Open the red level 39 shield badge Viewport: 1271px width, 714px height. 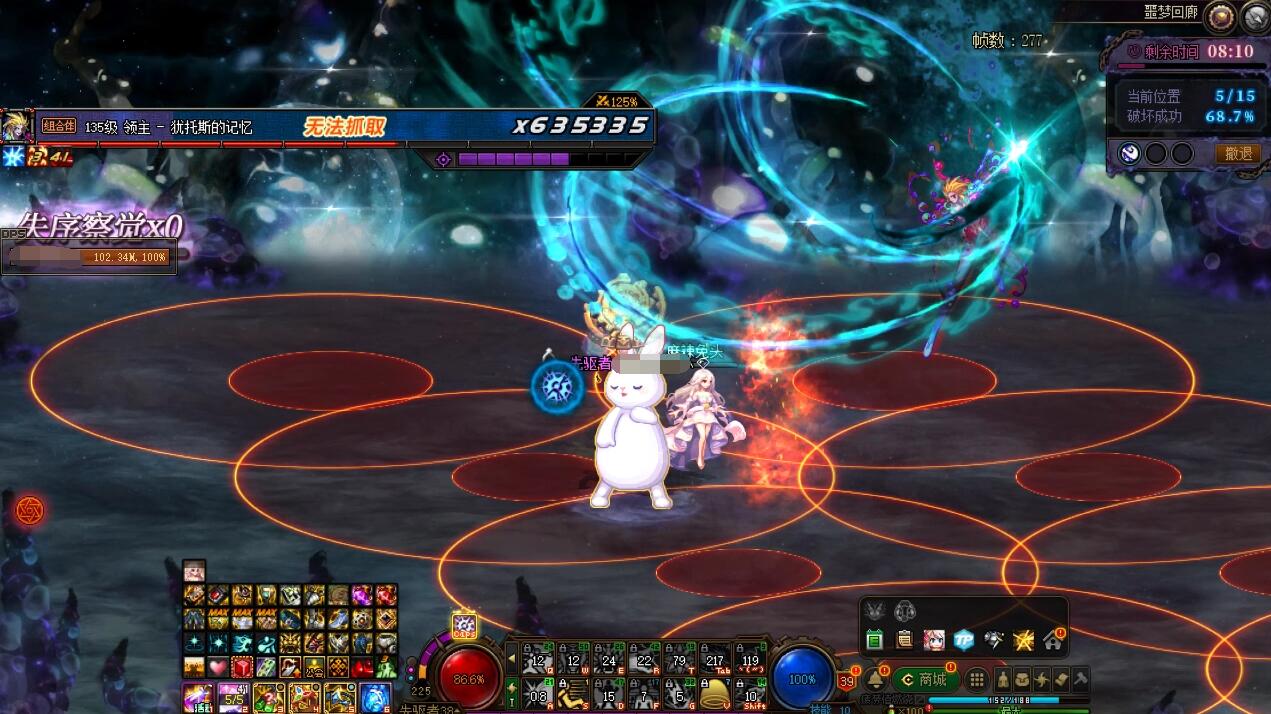pyautogui.click(x=846, y=681)
